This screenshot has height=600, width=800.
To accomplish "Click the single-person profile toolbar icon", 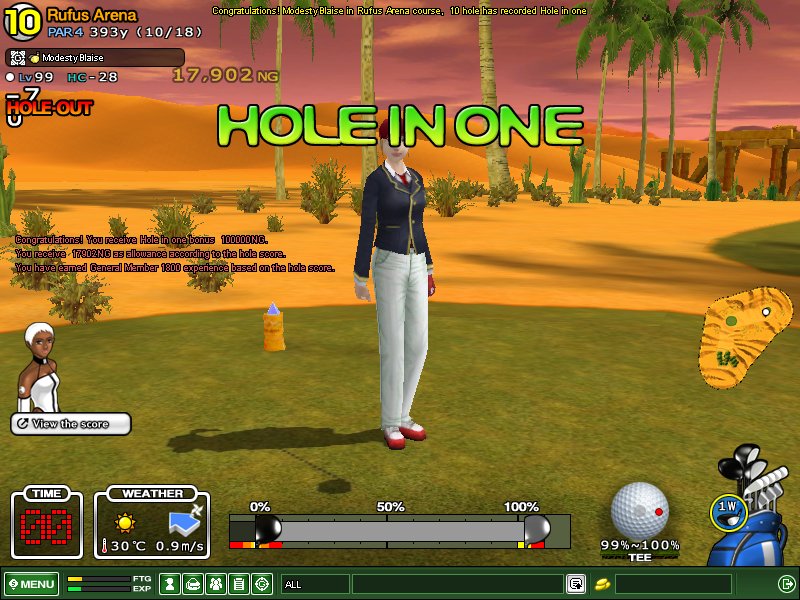I will pyautogui.click(x=170, y=584).
